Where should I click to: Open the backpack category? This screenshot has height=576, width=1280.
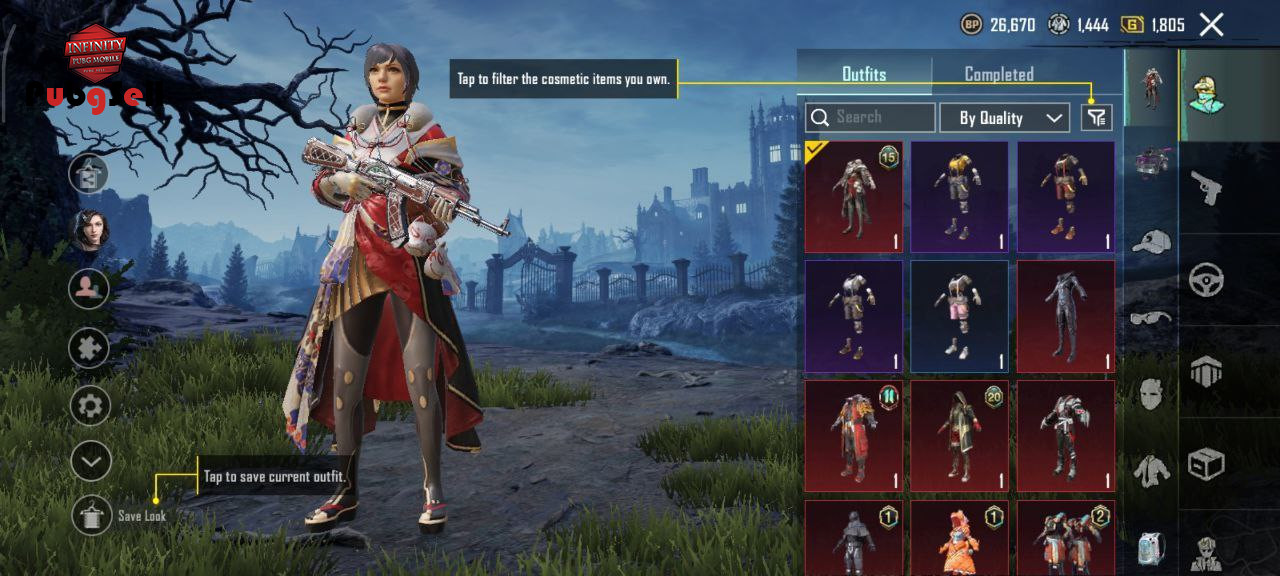tap(1151, 548)
